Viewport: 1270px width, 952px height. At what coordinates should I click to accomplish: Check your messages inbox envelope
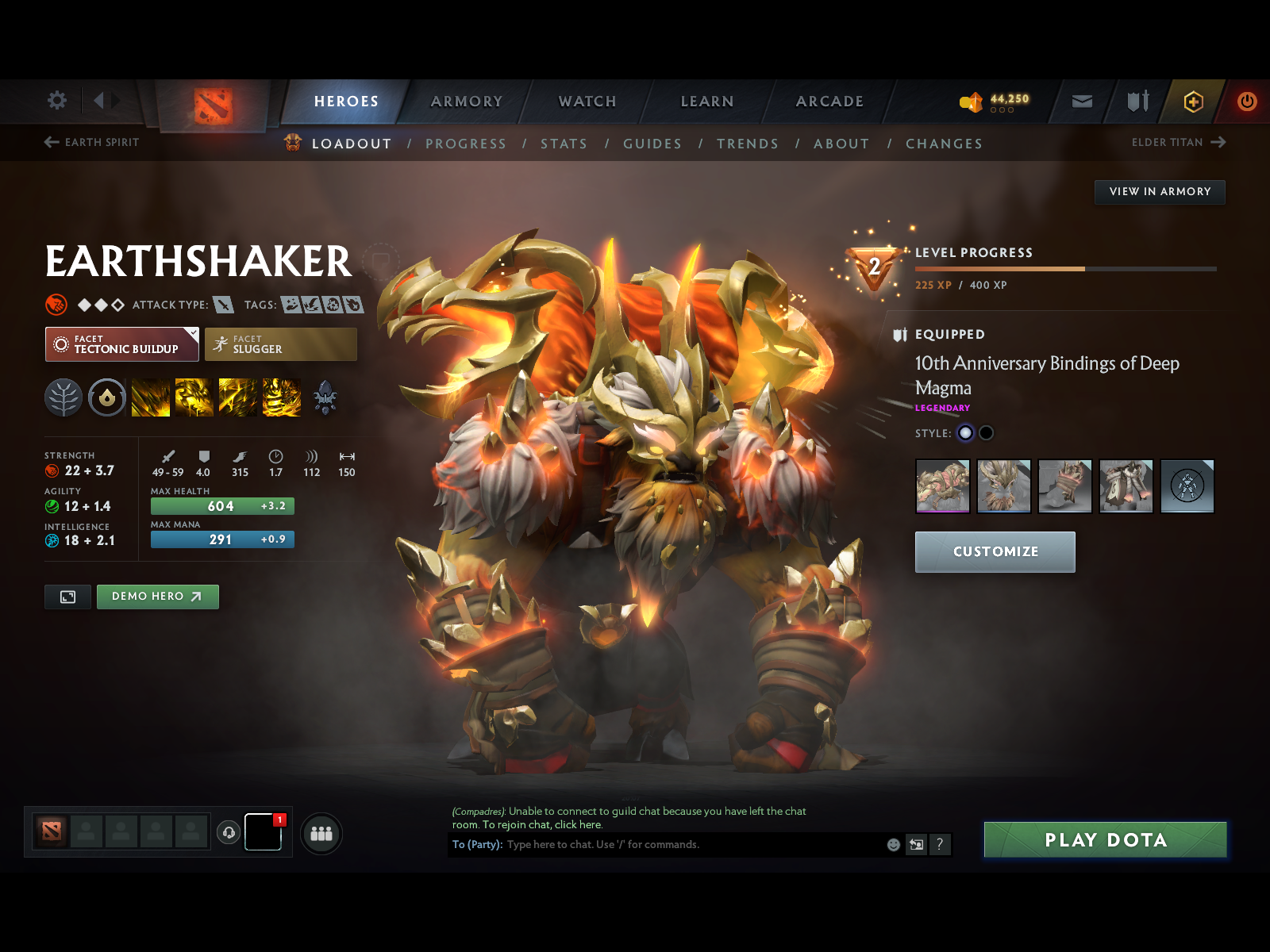[1080, 101]
